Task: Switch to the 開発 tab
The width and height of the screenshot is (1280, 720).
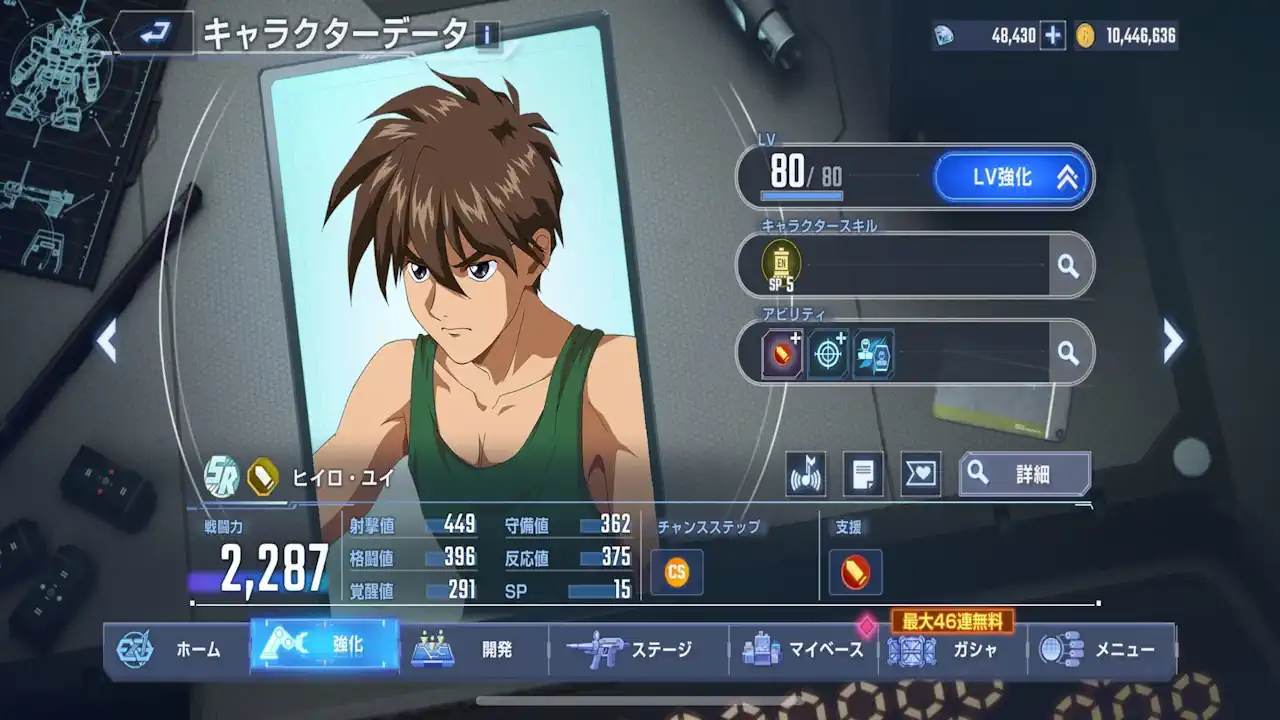Action: coord(474,650)
